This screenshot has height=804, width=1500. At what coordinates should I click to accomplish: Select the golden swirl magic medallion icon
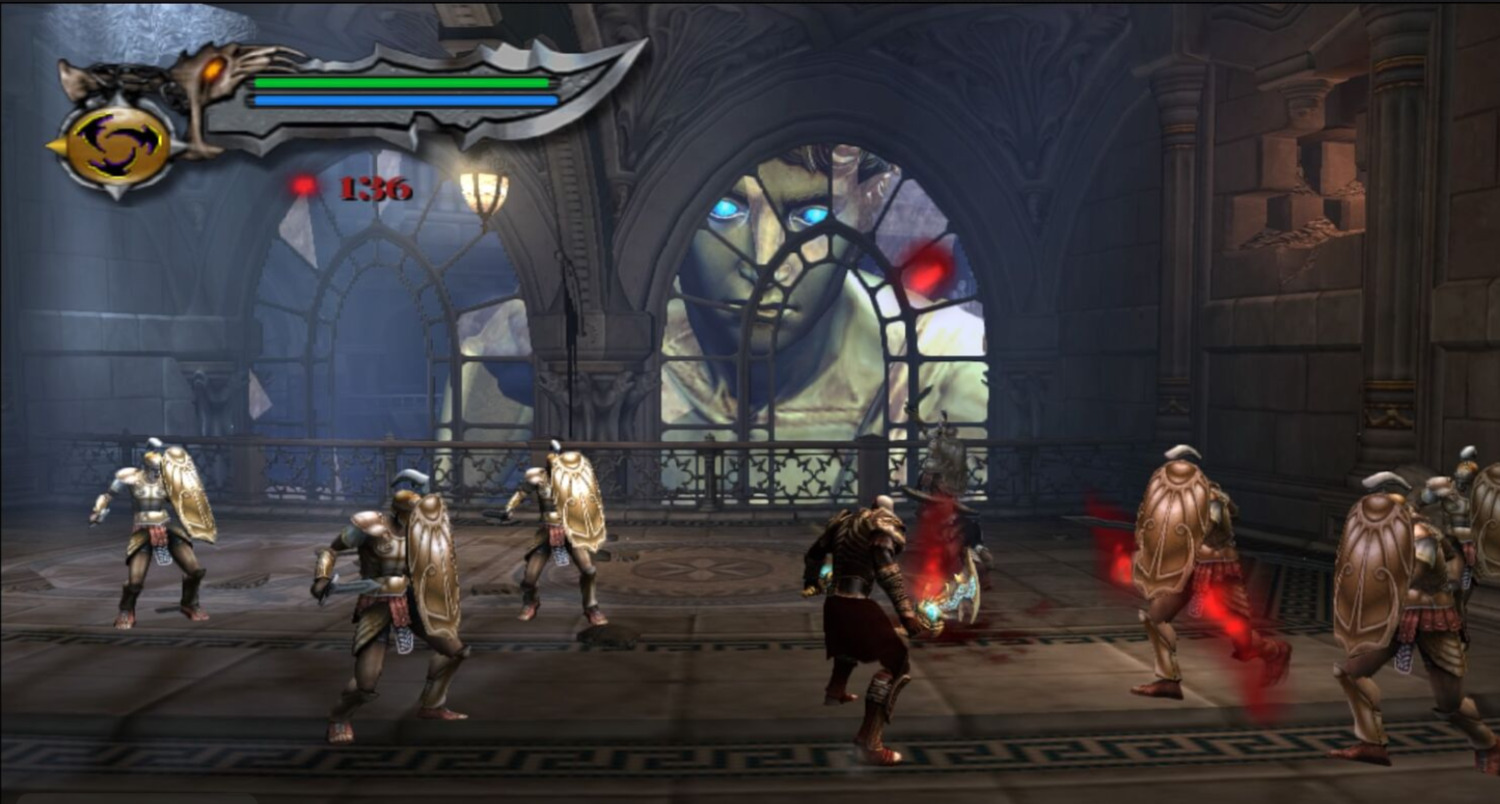(118, 145)
